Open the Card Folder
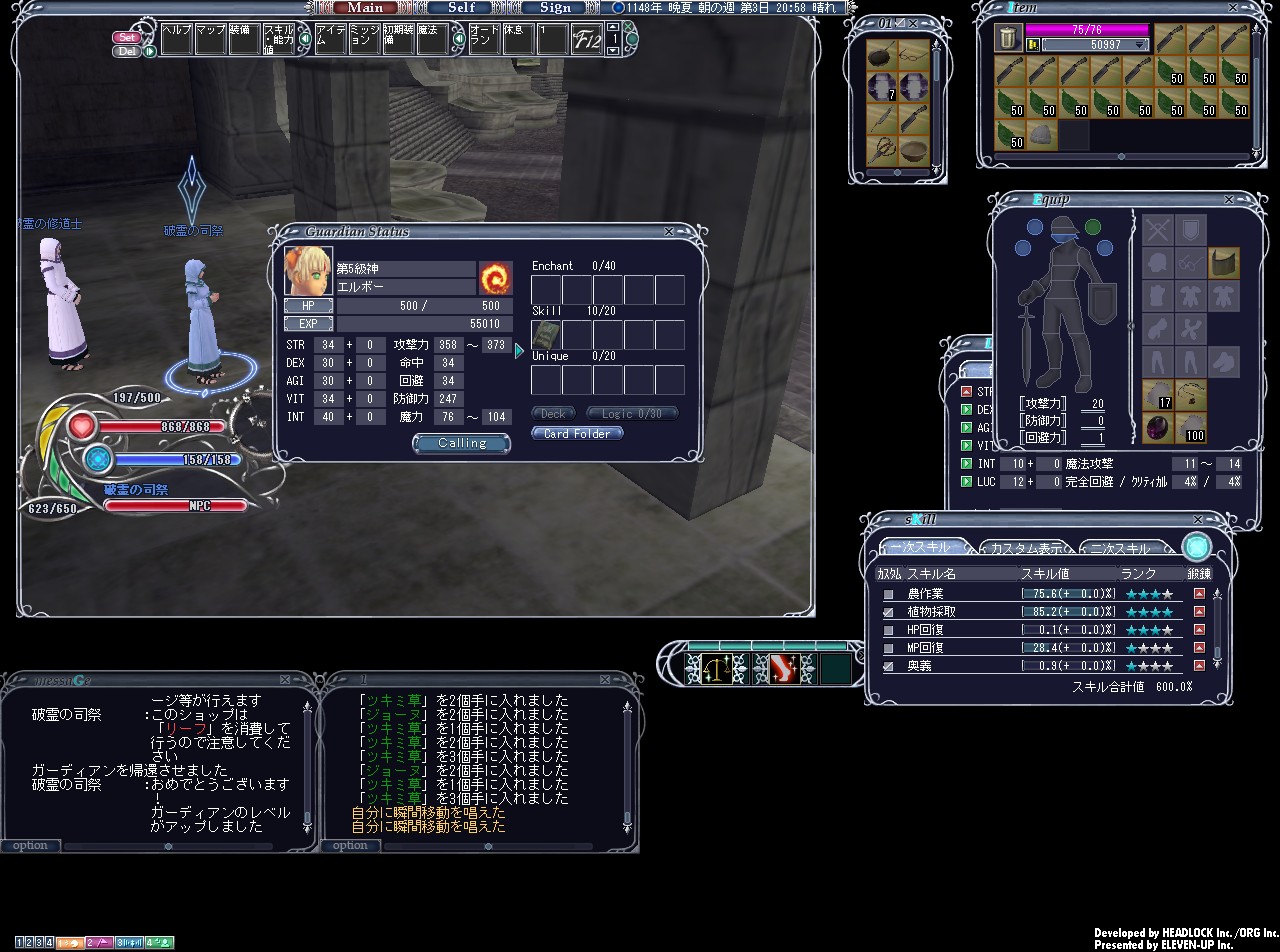This screenshot has width=1280, height=952. 577,434
